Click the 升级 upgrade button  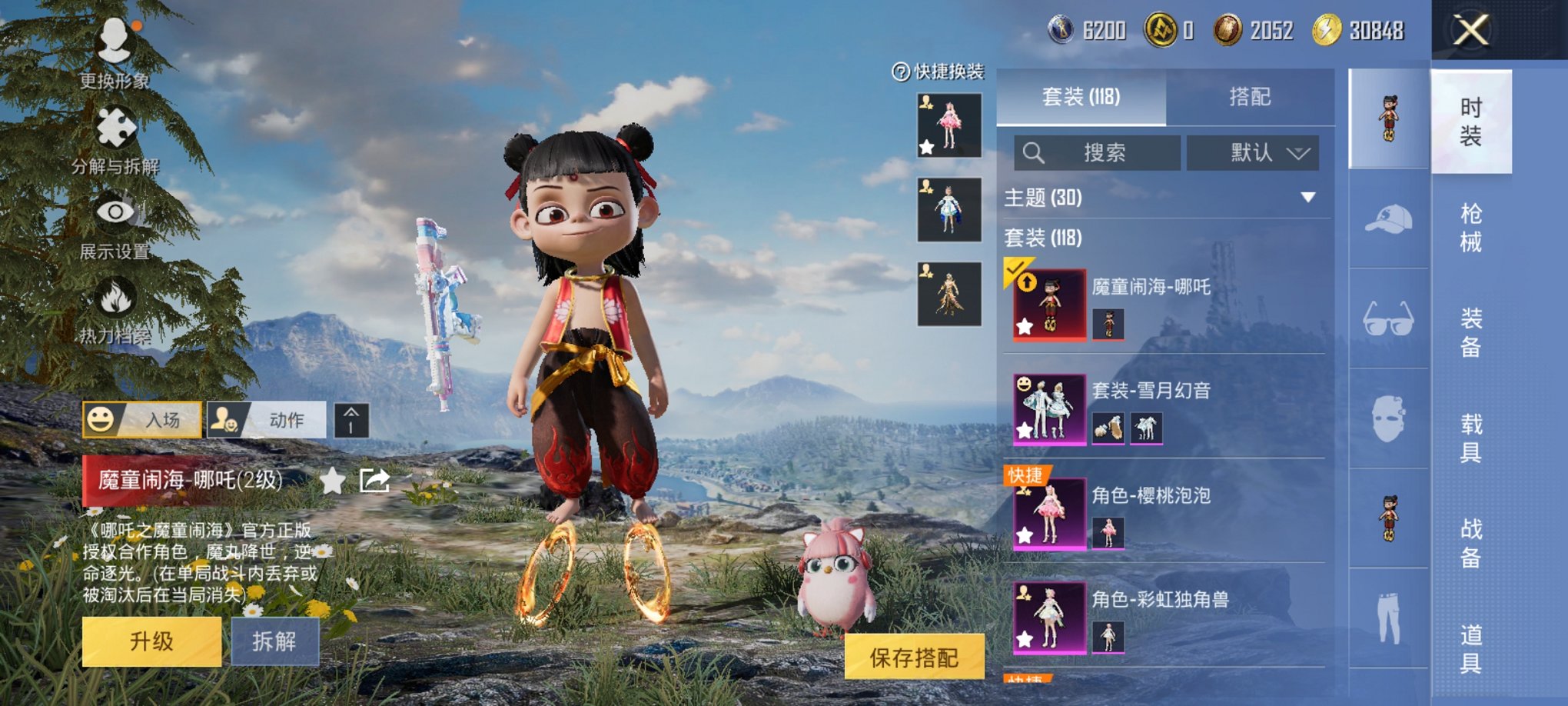coord(151,641)
